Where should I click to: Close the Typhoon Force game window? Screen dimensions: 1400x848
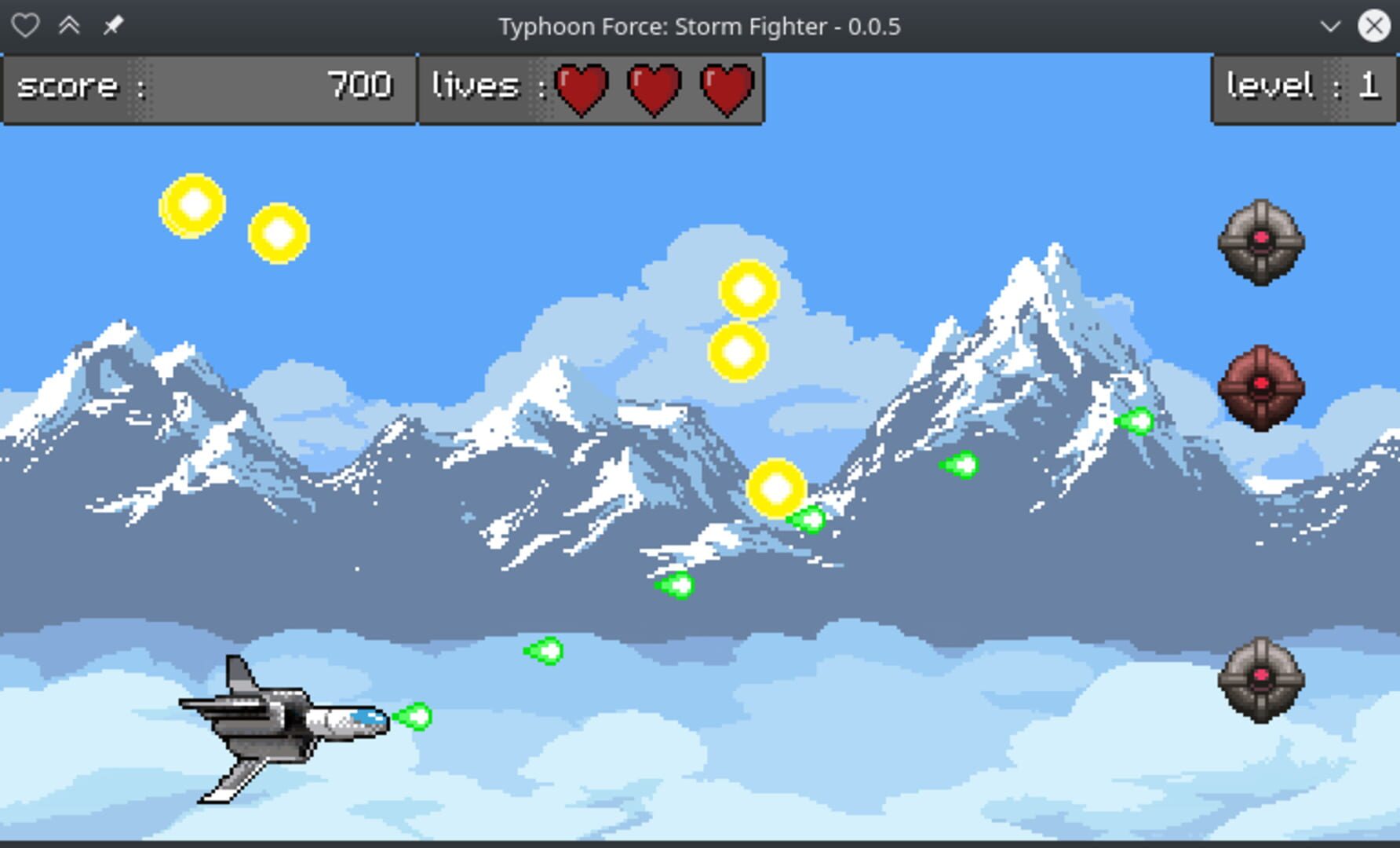click(x=1374, y=25)
